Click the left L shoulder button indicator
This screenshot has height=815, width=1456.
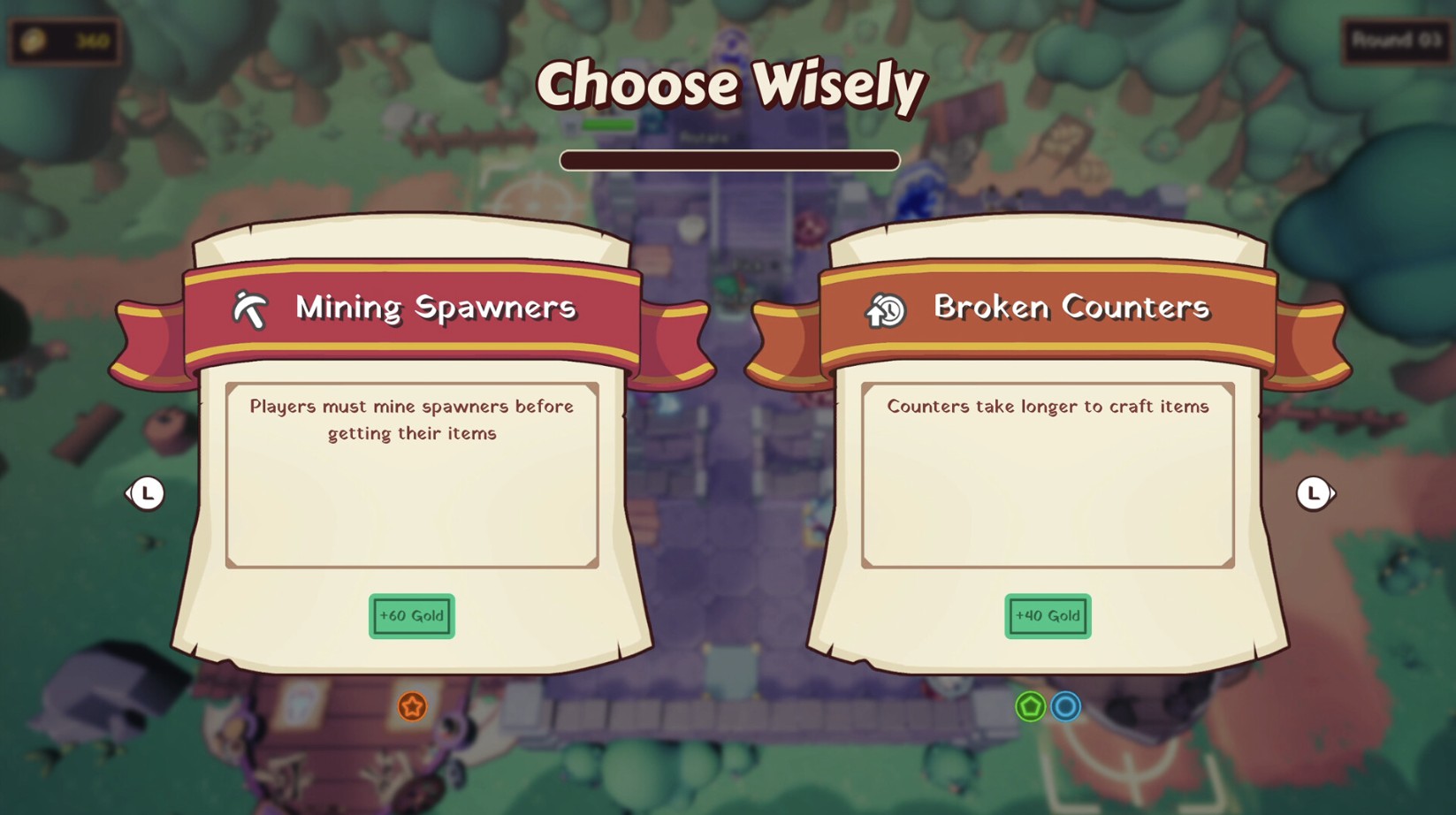click(147, 493)
